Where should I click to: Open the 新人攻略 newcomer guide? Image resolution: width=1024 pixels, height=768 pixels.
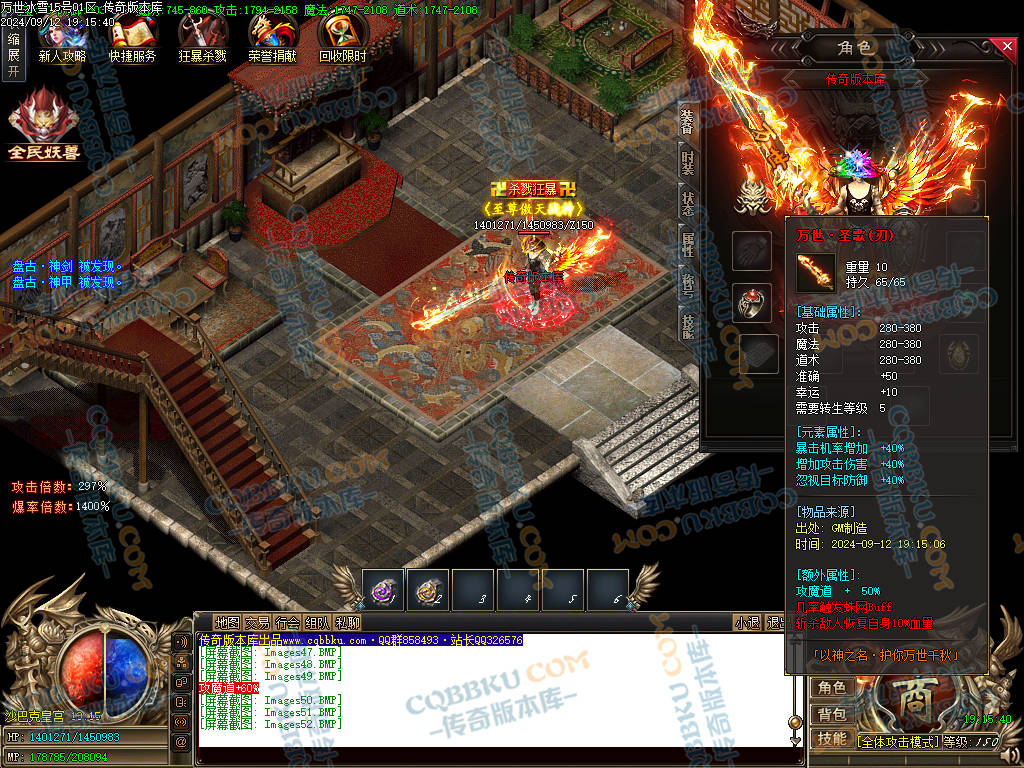pyautogui.click(x=62, y=38)
